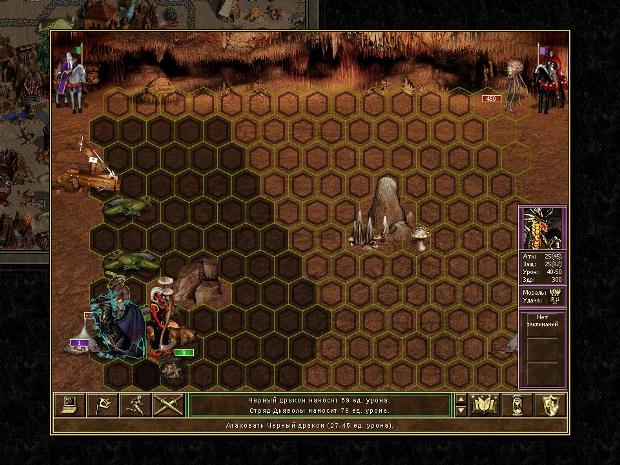Screen dimensions: 620x465
Task: Retreat from combat with the running figure
Action: 133,405
